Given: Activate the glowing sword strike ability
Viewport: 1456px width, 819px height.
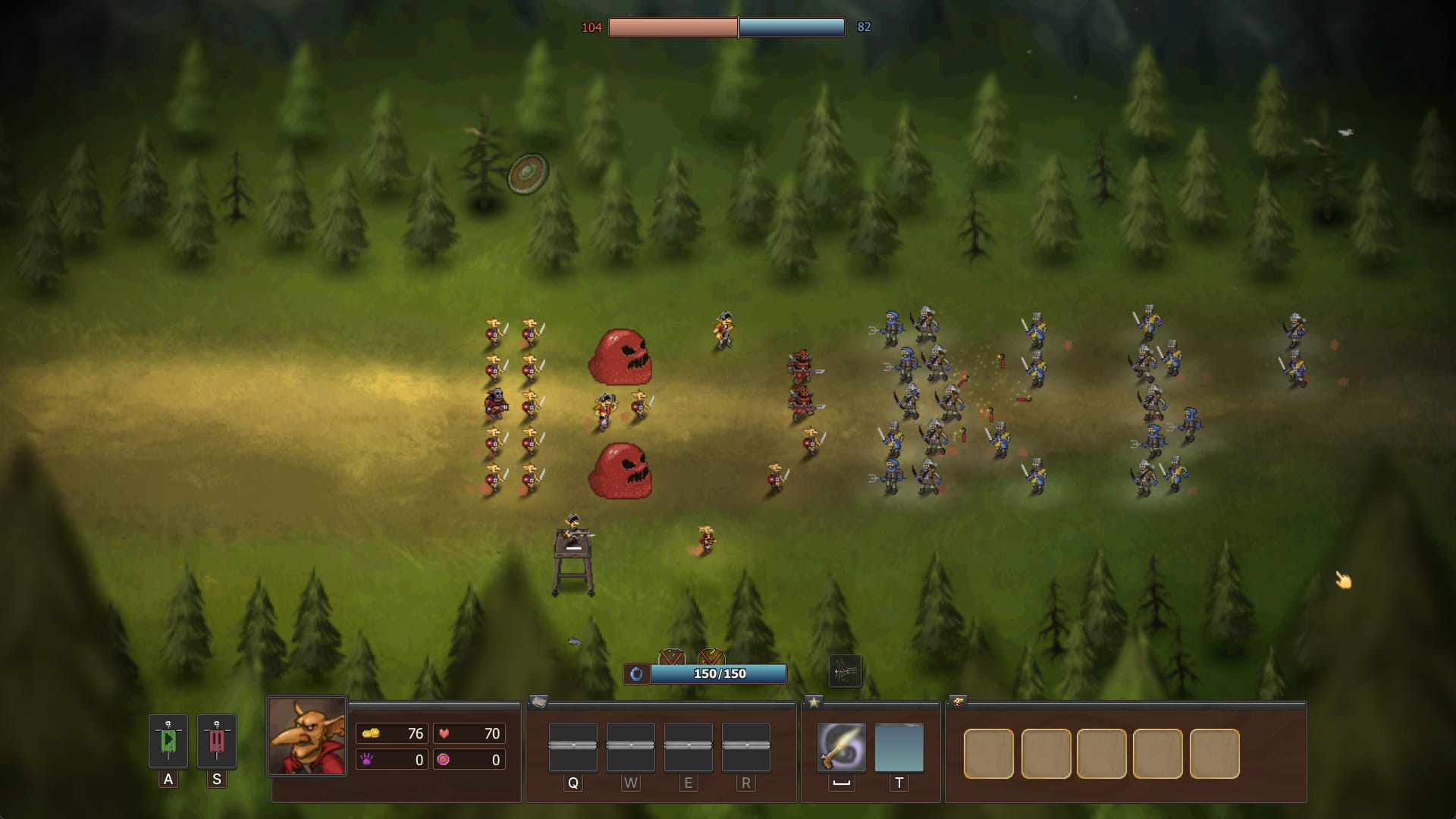Looking at the screenshot, I should [841, 747].
